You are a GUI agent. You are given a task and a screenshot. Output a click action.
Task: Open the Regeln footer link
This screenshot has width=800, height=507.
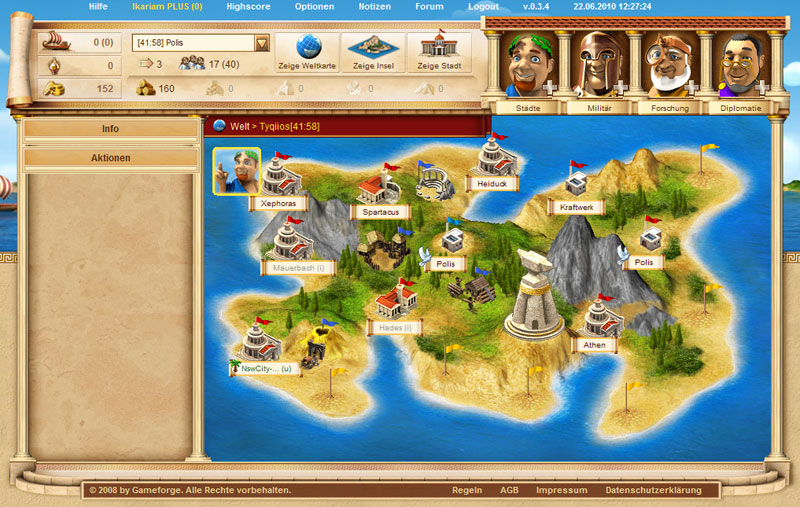click(467, 490)
